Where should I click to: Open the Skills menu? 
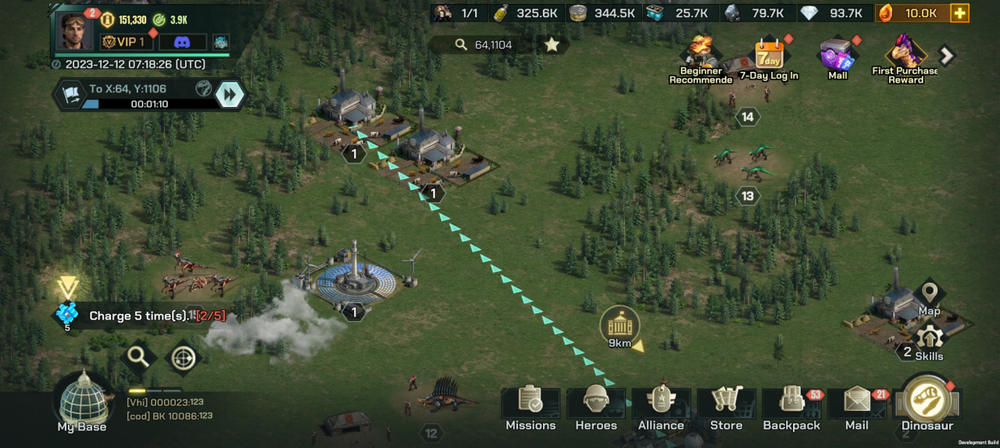click(x=929, y=342)
